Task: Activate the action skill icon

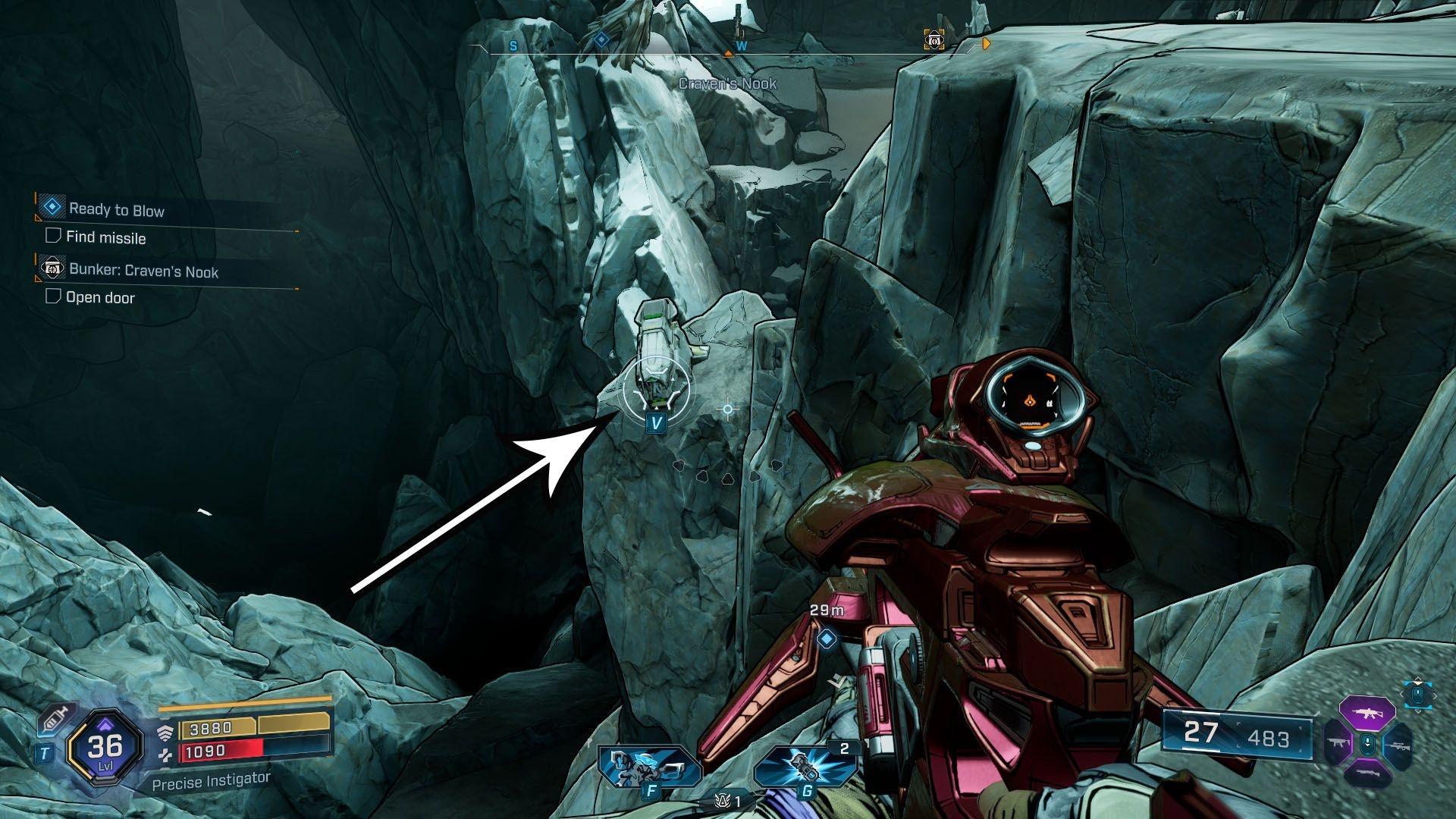Action: tap(650, 764)
